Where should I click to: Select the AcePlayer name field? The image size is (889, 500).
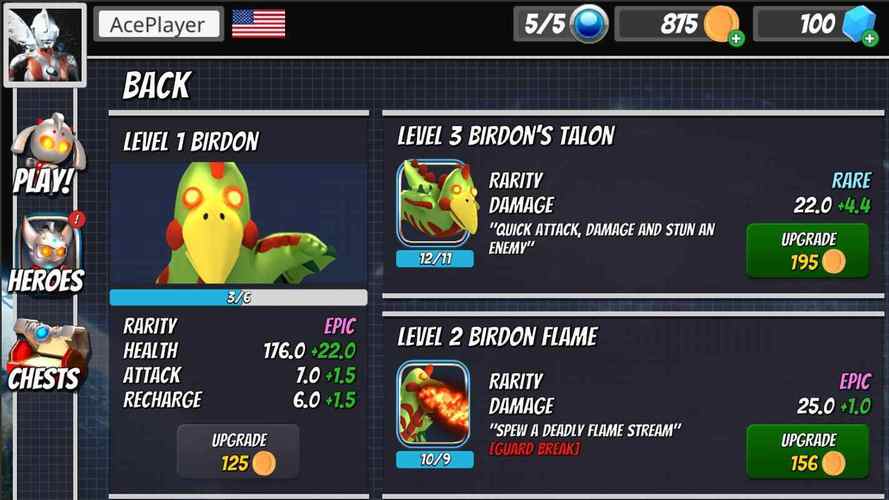pyautogui.click(x=158, y=25)
